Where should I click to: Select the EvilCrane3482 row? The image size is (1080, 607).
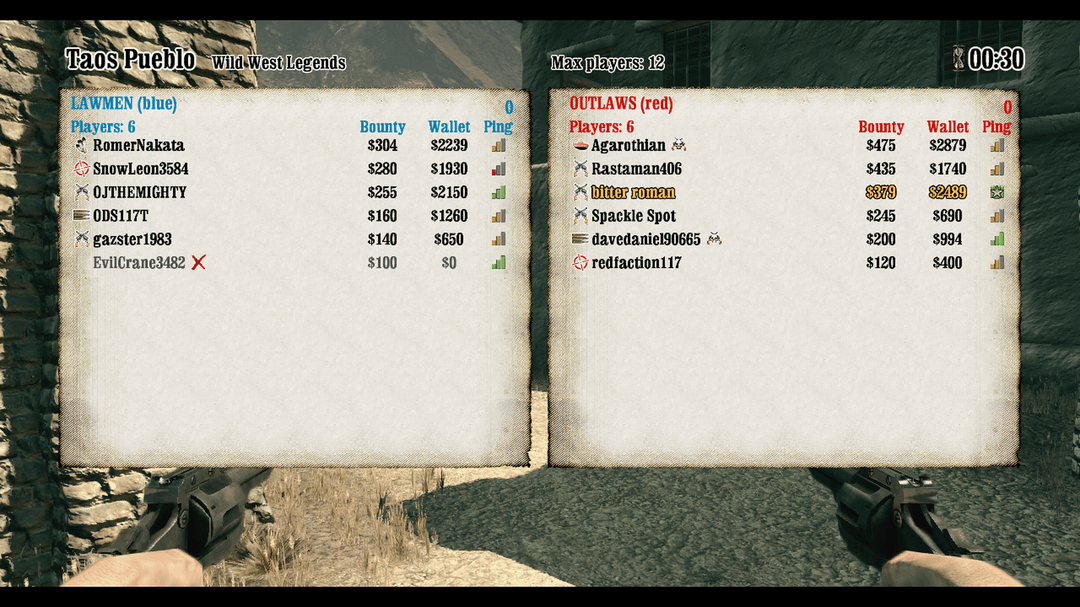(x=139, y=263)
